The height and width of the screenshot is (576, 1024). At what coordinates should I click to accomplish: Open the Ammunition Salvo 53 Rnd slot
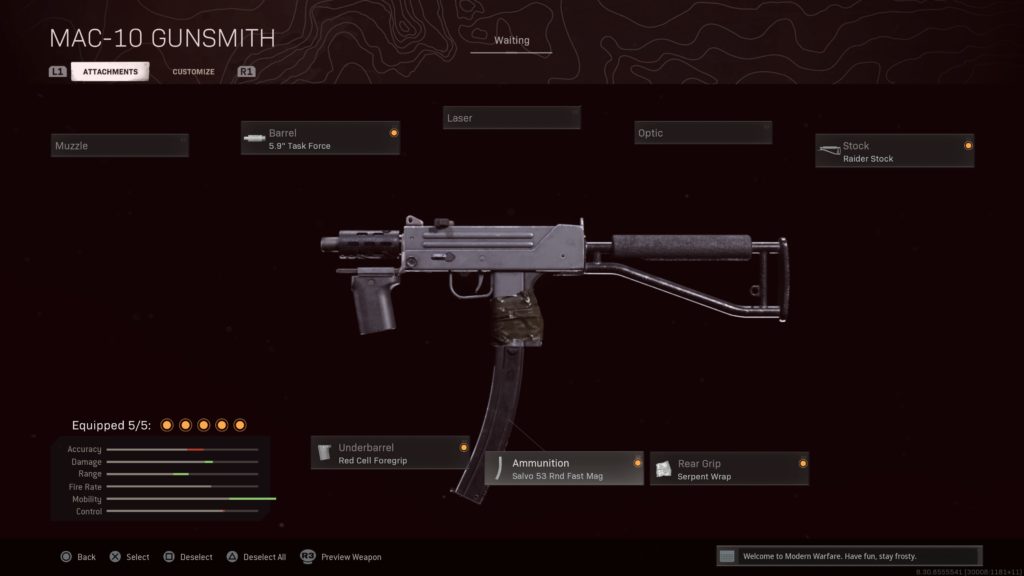(564, 469)
